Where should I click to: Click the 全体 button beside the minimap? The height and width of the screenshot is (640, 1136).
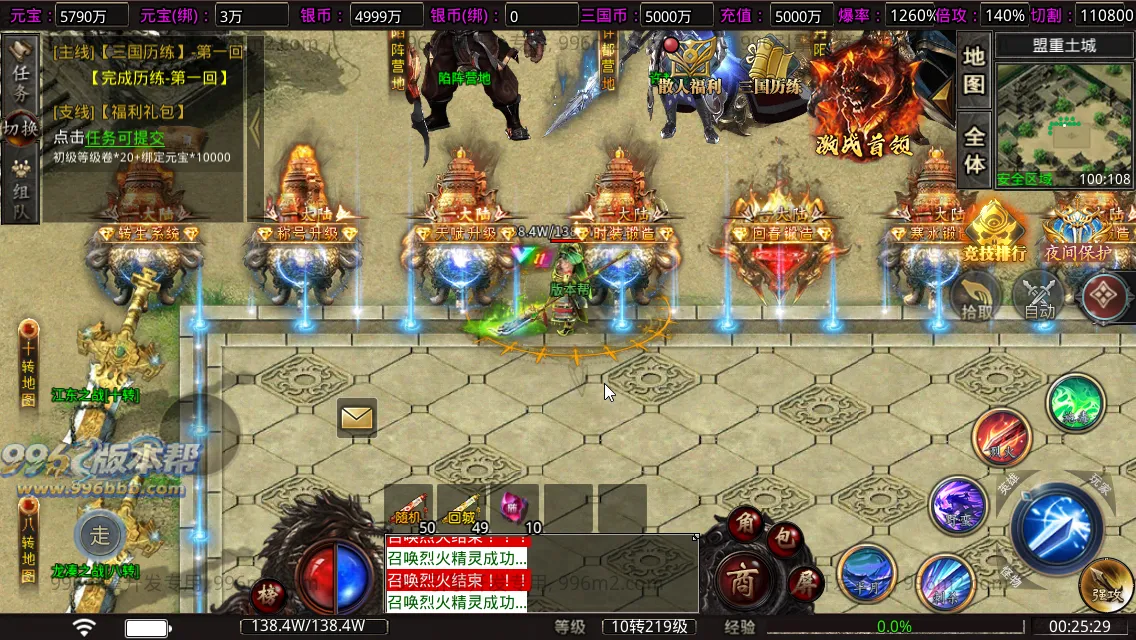[974, 150]
